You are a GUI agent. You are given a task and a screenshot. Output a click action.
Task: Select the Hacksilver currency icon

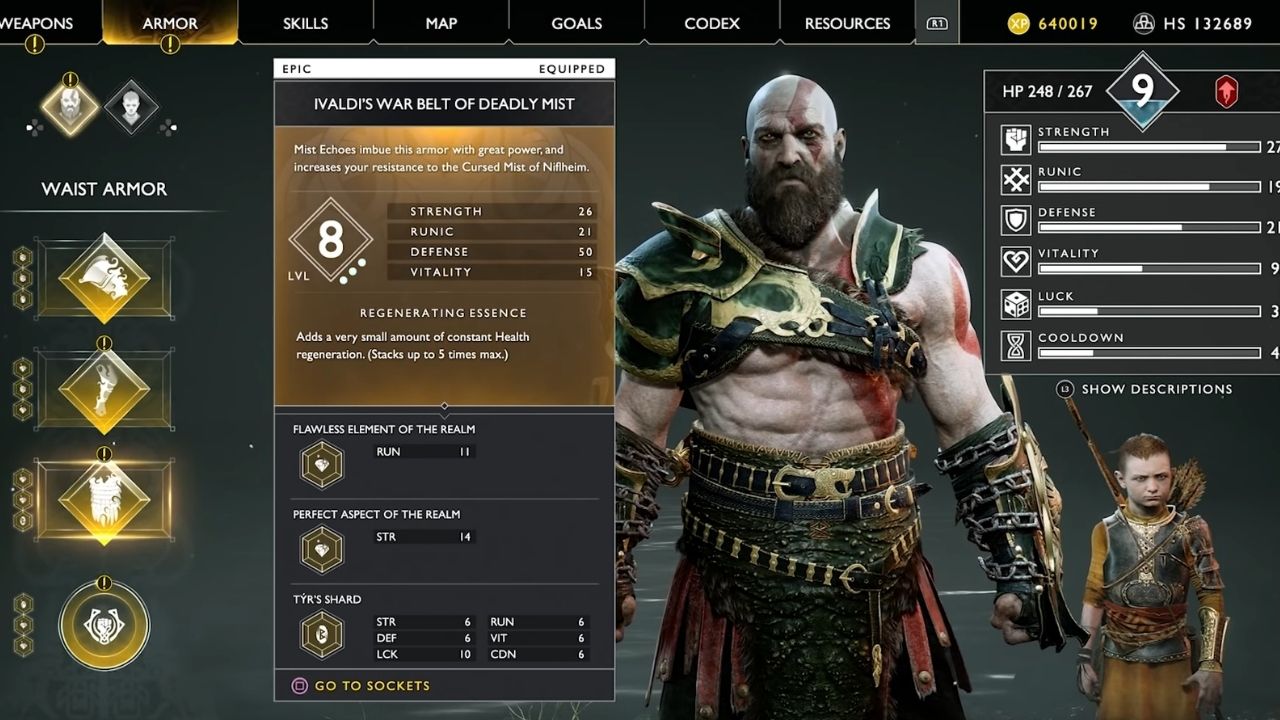[x=1143, y=23]
